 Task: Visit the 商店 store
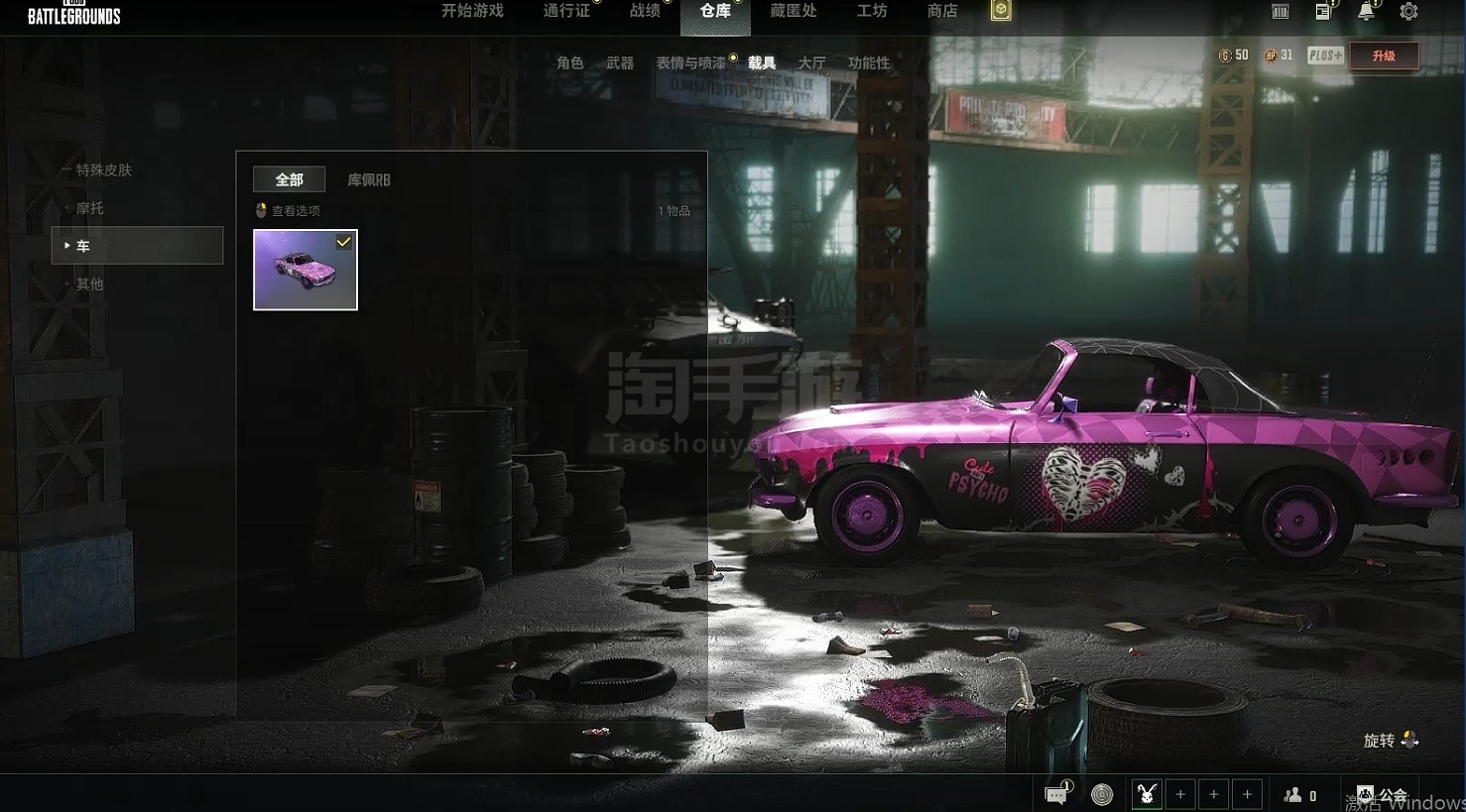941,11
